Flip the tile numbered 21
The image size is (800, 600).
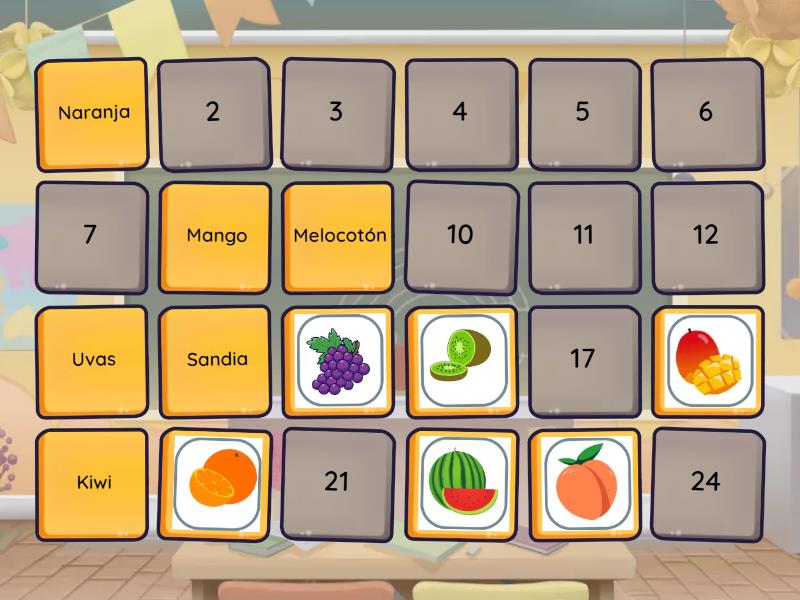coord(337,483)
